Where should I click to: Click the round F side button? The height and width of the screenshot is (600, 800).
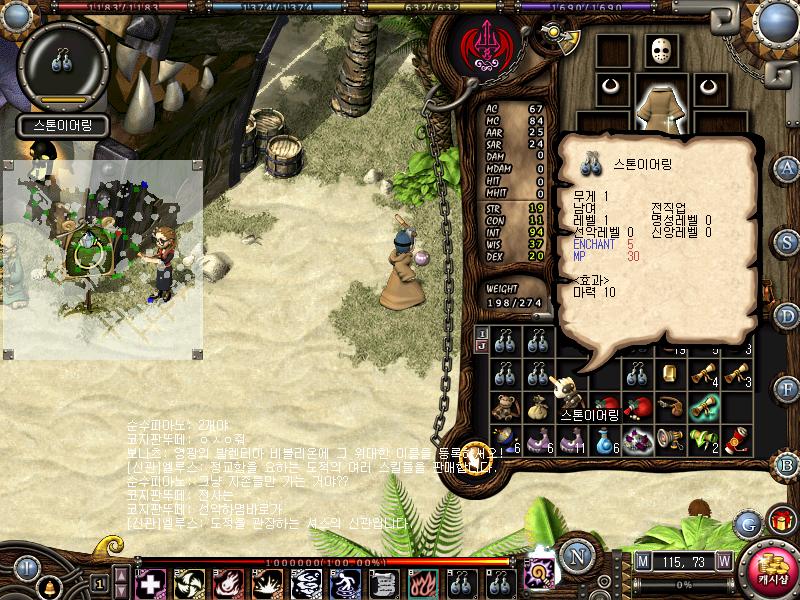pos(787,388)
